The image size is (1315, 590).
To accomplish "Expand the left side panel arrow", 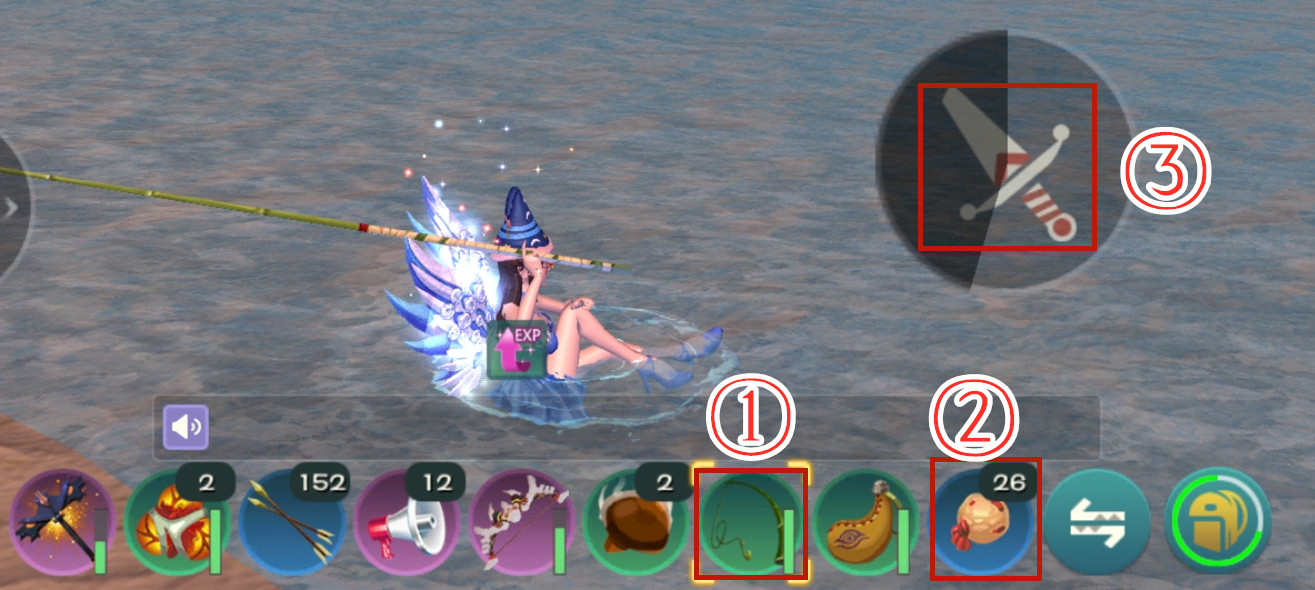I will pyautogui.click(x=12, y=208).
